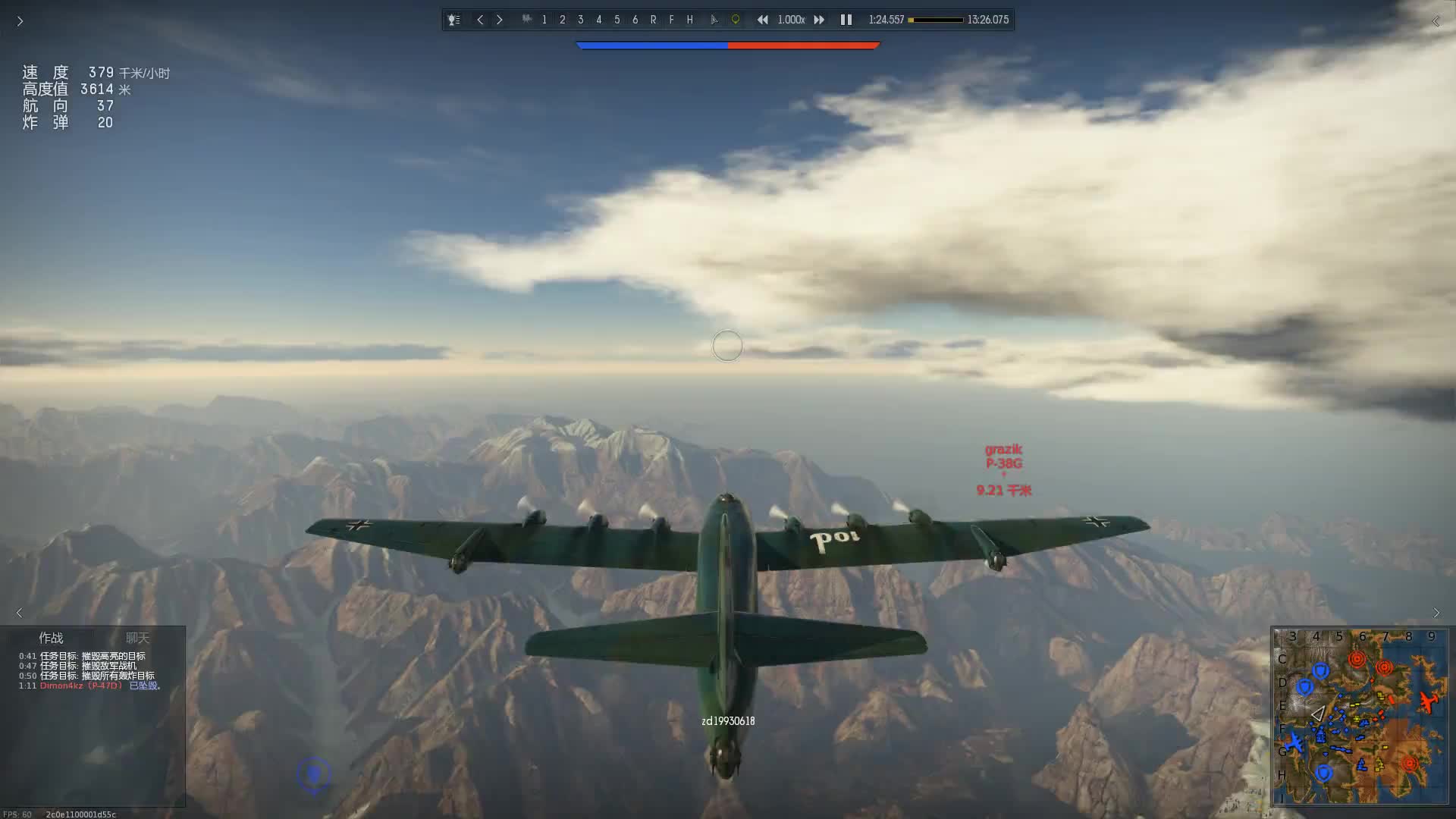
Task: Switch to the next player view
Action: tap(500, 20)
